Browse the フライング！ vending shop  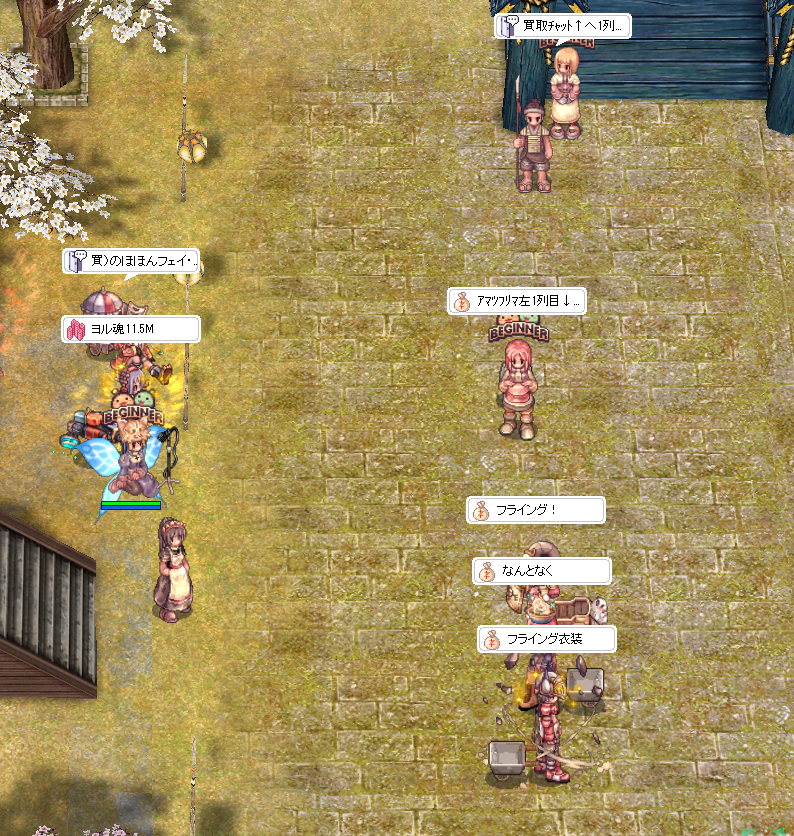(536, 510)
